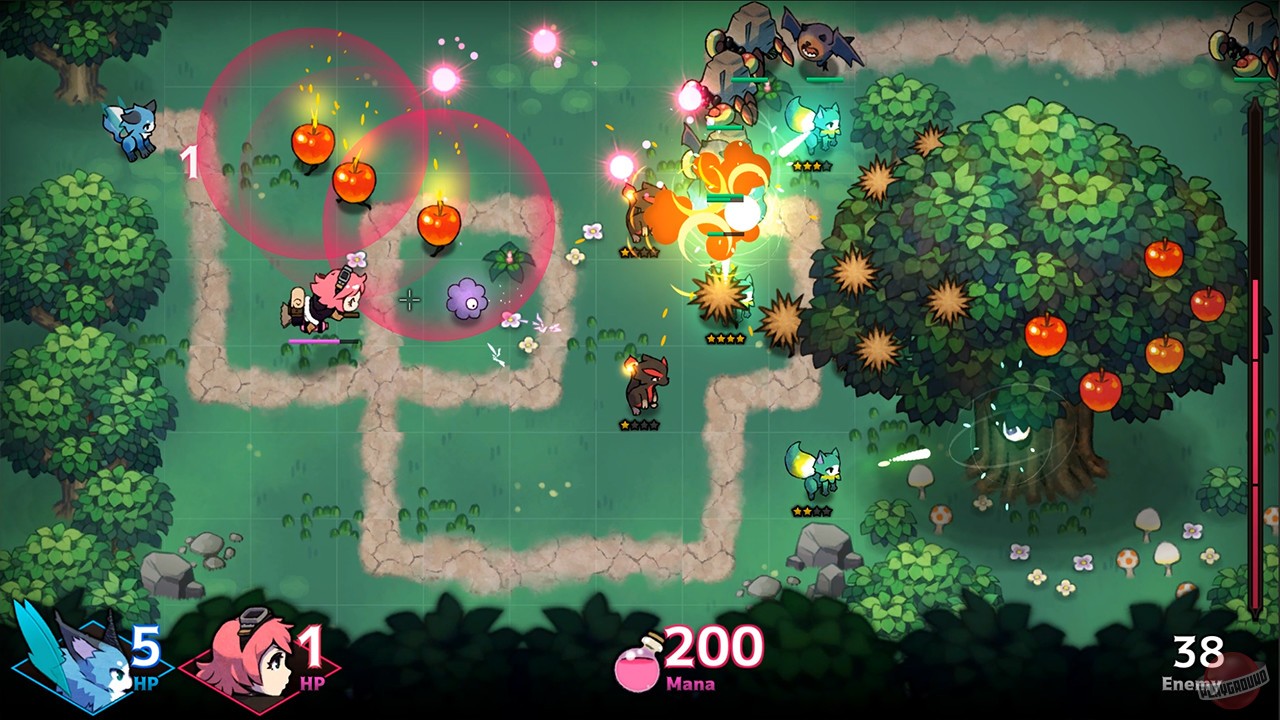Select the yellow-tailed fox unit near the tree
The image size is (1280, 720).
click(810, 470)
